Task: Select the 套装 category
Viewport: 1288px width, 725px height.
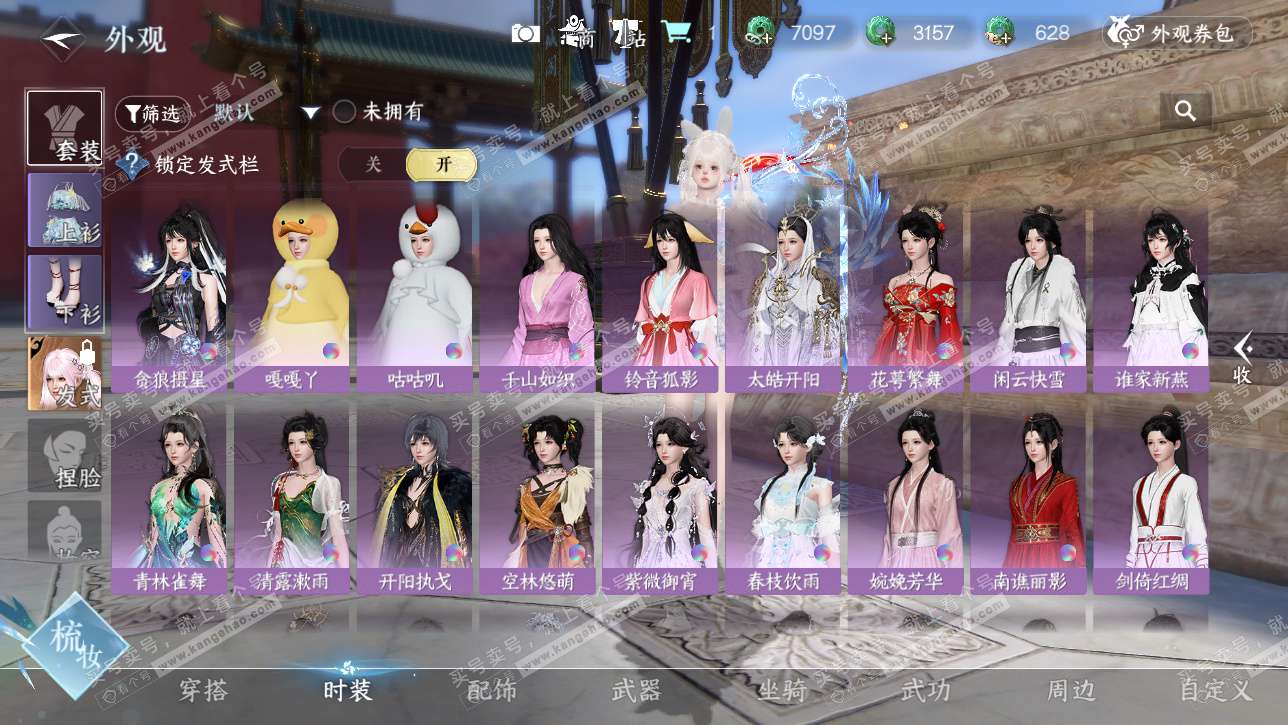Action: click(x=64, y=128)
